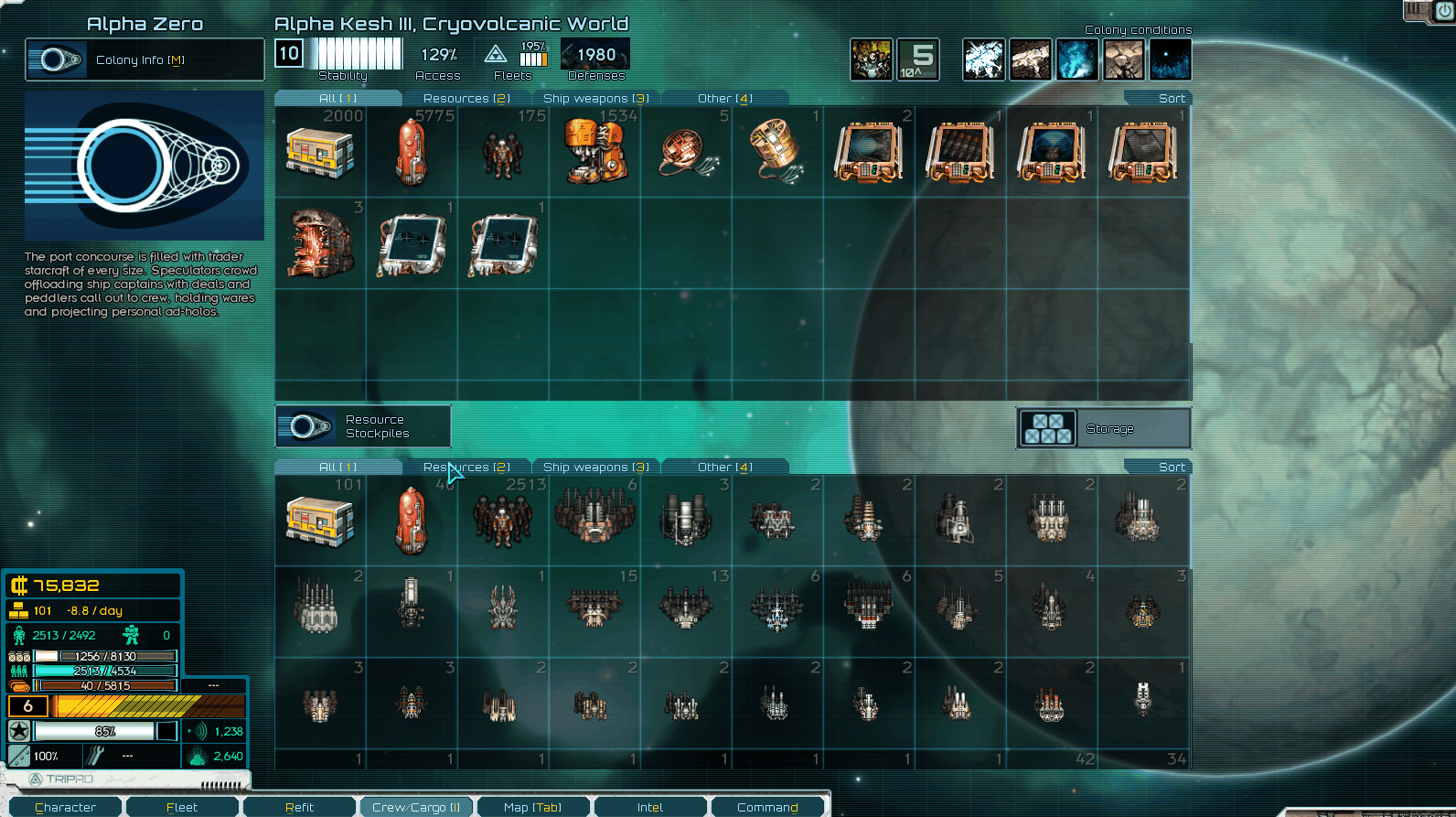Show the Map tab
Screen dimensions: 1456x817
click(x=532, y=807)
